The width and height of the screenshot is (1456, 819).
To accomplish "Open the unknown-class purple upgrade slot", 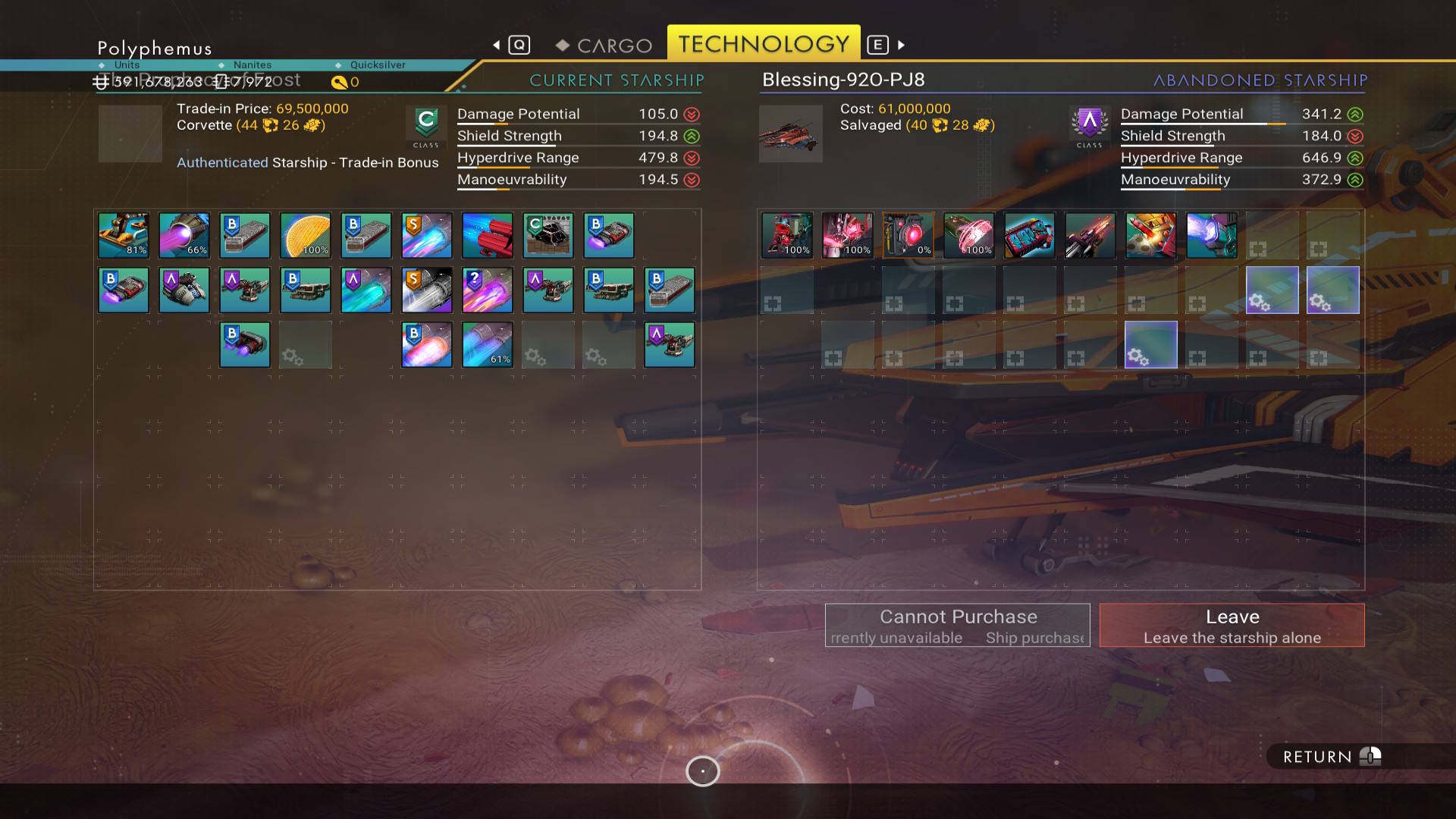I will 488,290.
